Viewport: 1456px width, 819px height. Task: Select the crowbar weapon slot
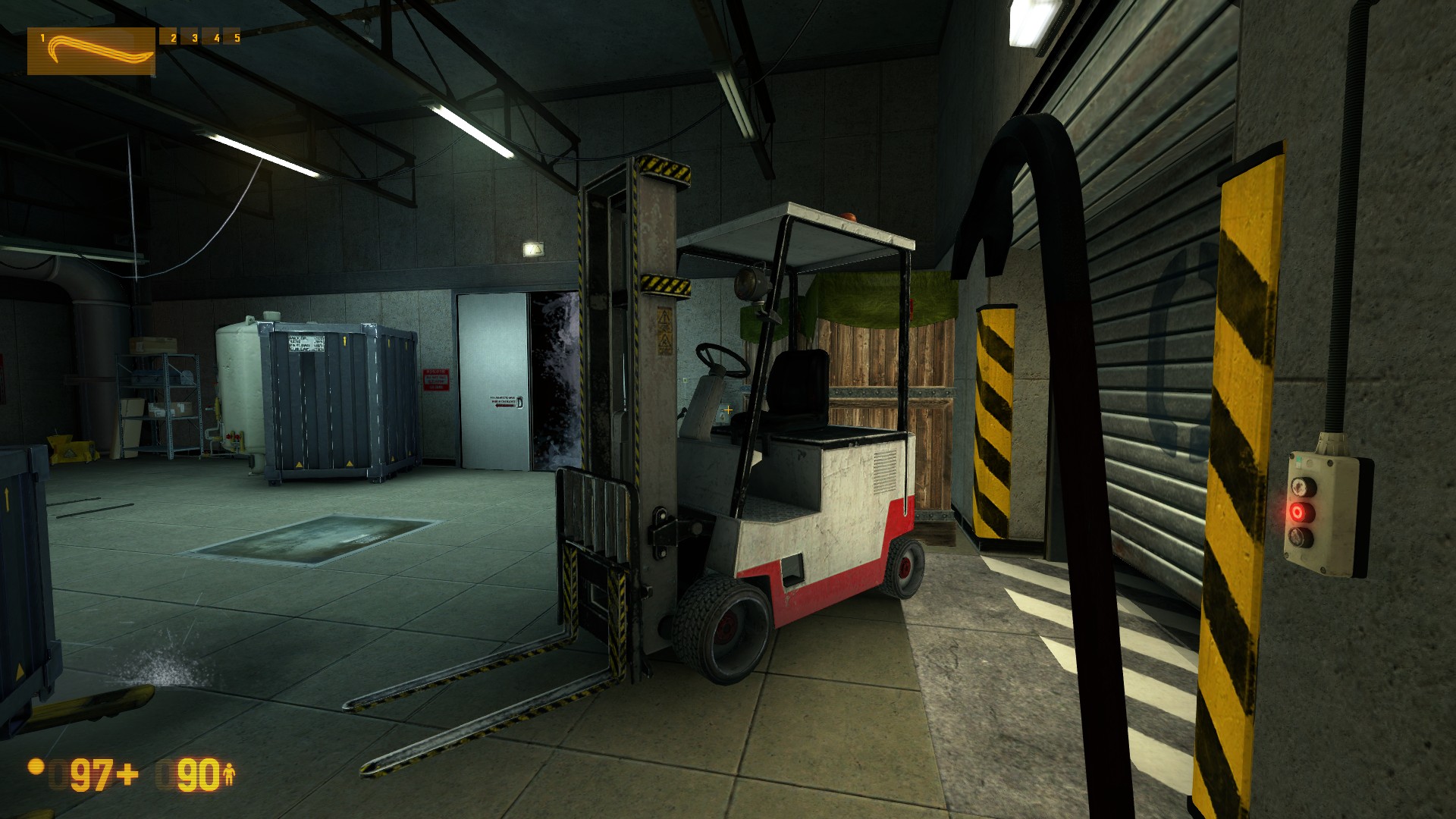pos(91,52)
